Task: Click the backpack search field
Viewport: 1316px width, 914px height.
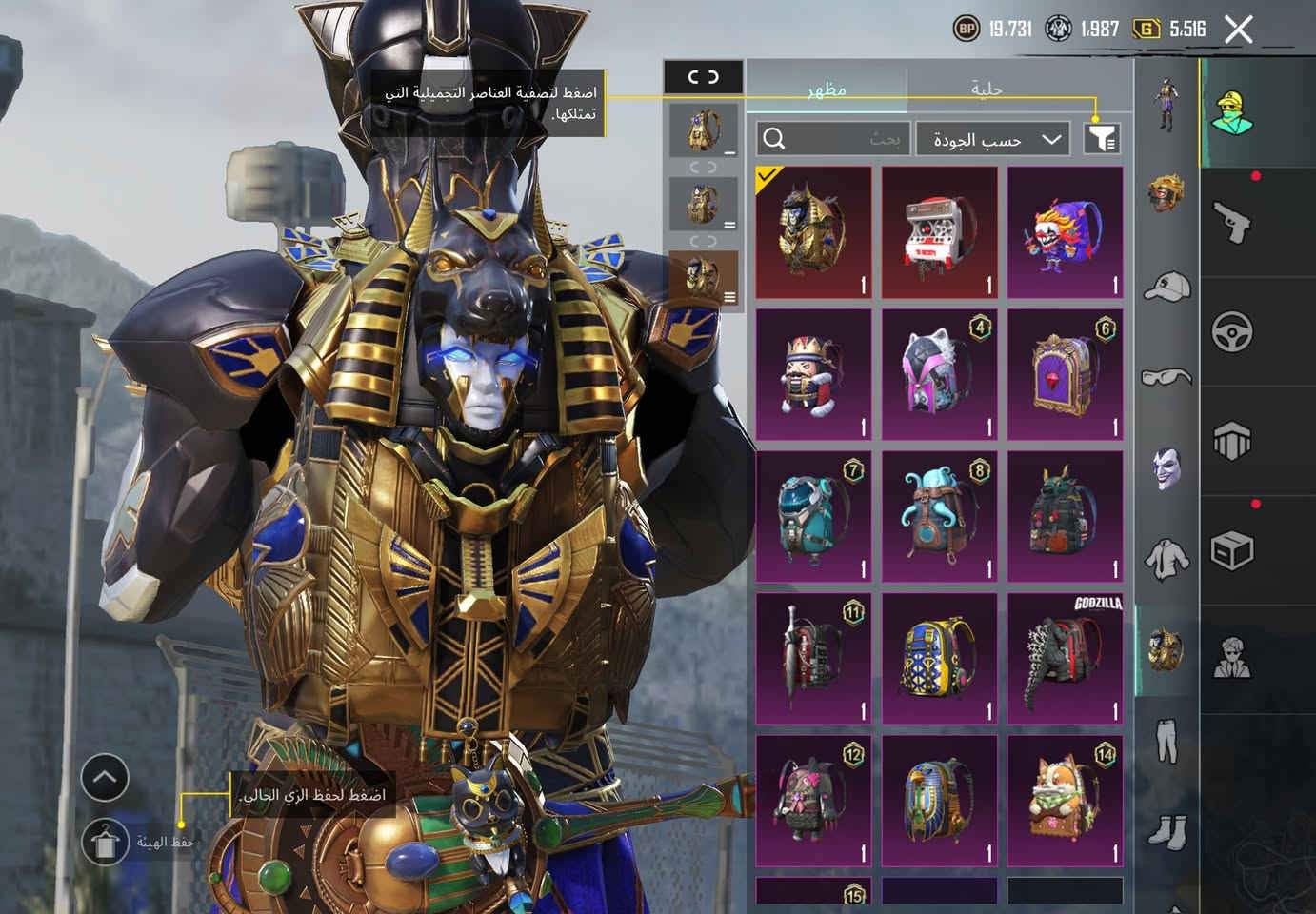Action: (833, 139)
